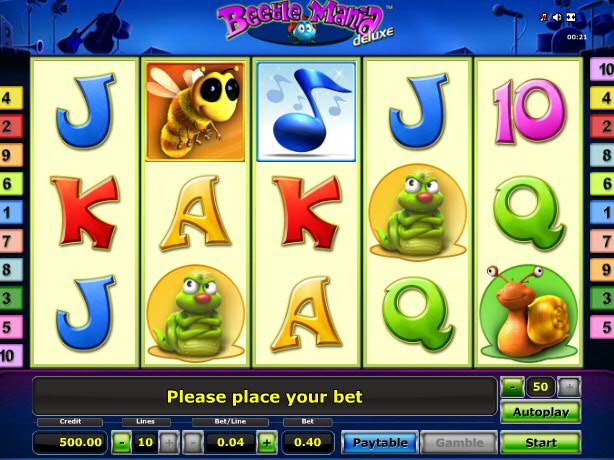This screenshot has height=460, width=614.
Task: Switch to fullscreen mode
Action: point(571,17)
